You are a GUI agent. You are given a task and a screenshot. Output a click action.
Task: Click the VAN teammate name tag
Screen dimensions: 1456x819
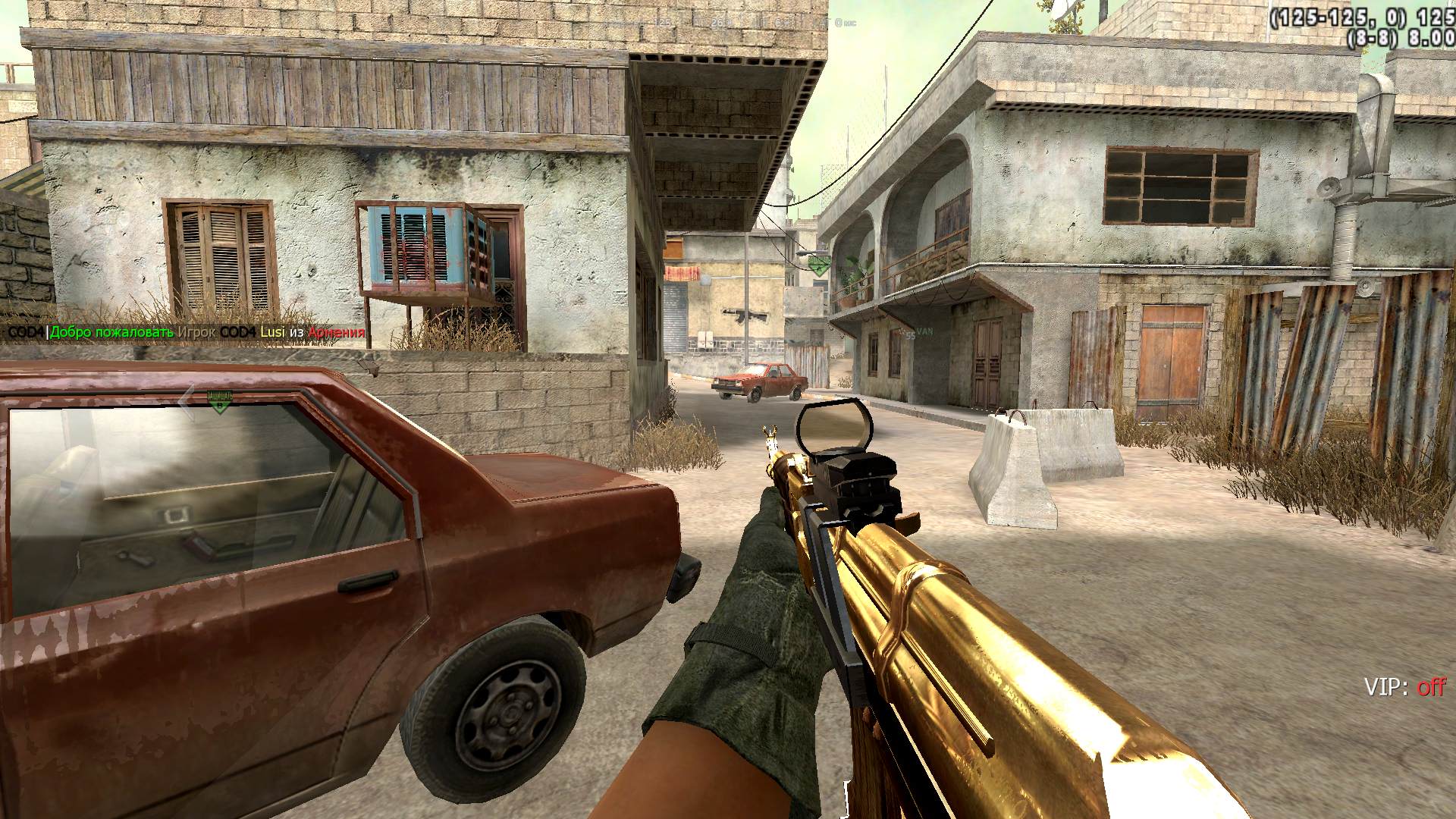pos(924,331)
